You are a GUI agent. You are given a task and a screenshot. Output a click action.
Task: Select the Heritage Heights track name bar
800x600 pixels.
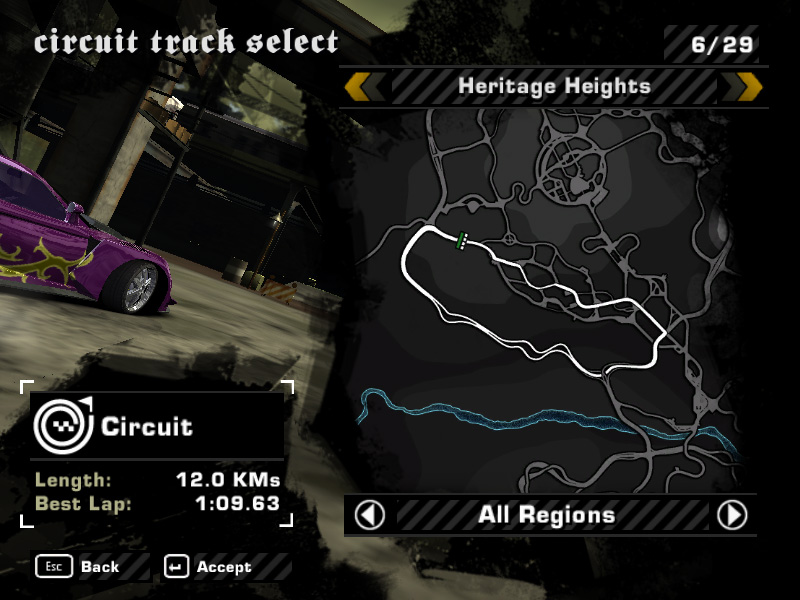[x=554, y=87]
